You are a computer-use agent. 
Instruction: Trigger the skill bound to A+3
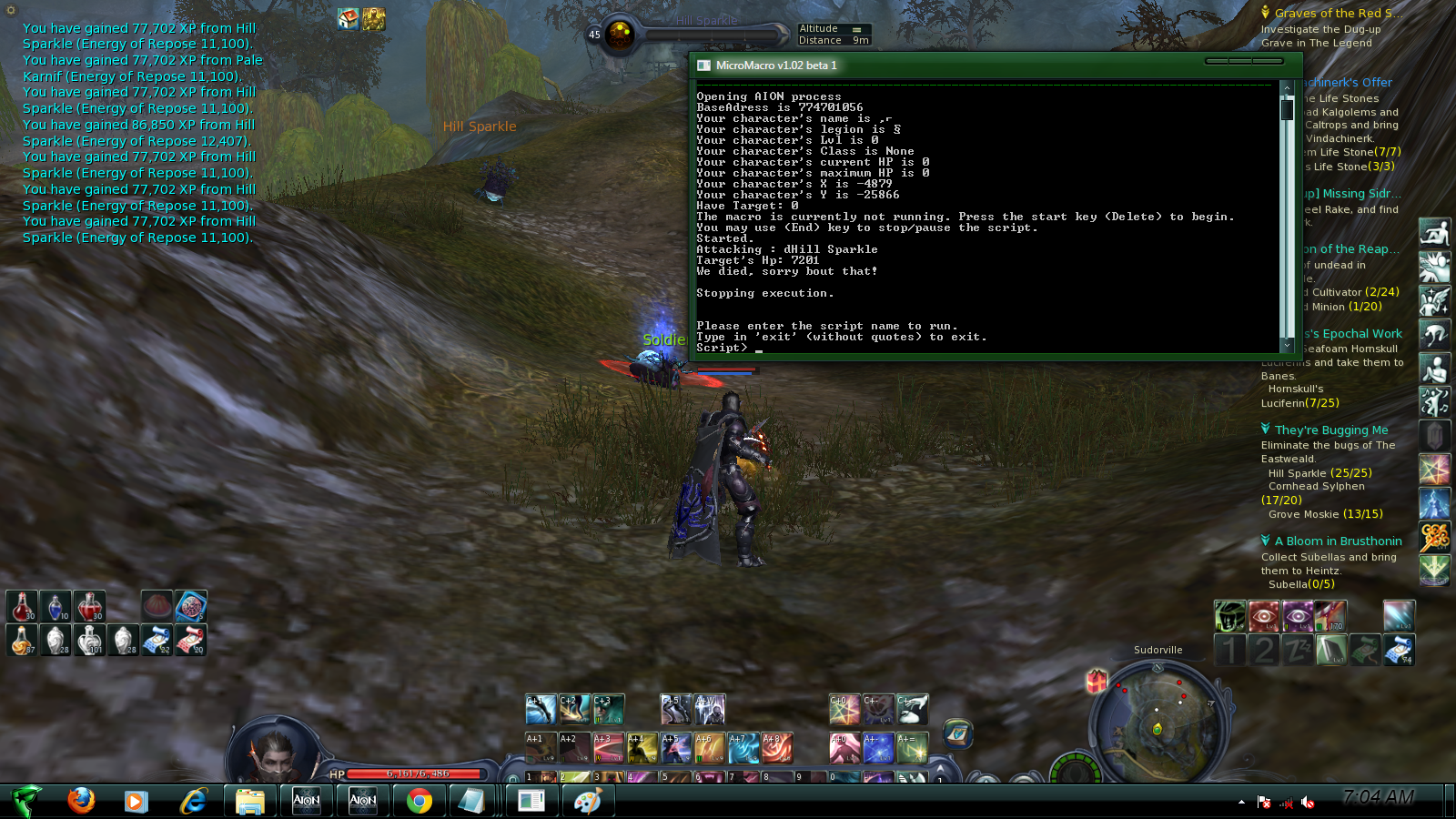click(x=608, y=748)
